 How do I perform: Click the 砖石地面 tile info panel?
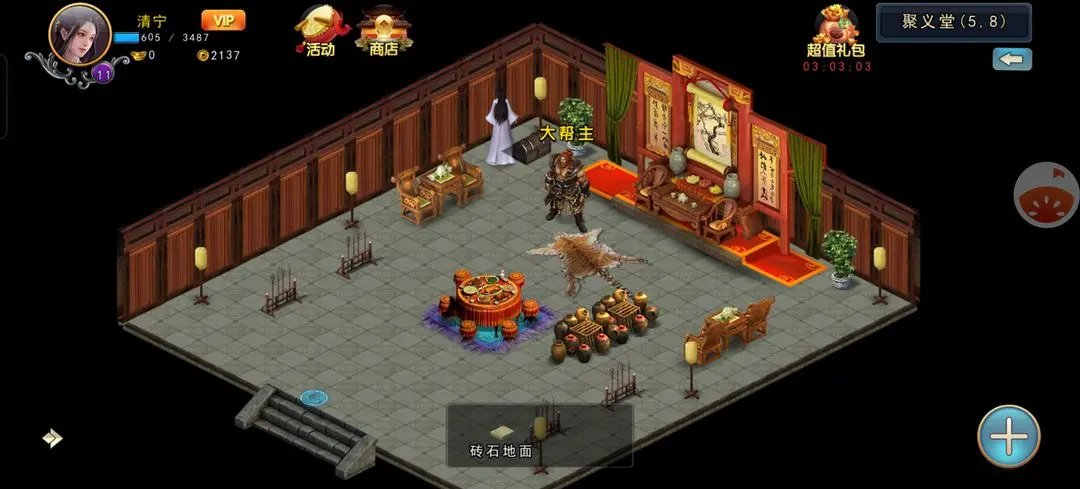(x=538, y=436)
